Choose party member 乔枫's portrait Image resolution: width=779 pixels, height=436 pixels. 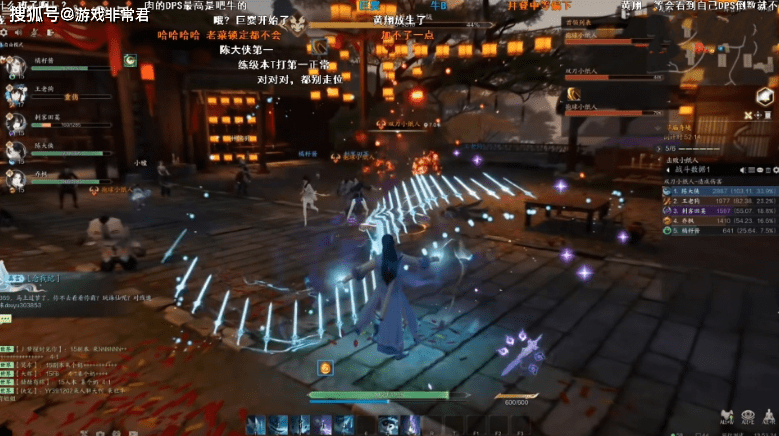(x=16, y=179)
